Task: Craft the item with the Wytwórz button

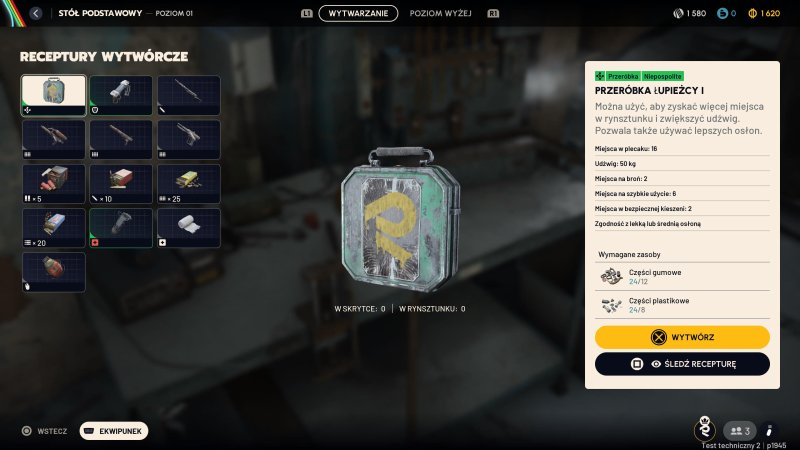Action: (682, 337)
